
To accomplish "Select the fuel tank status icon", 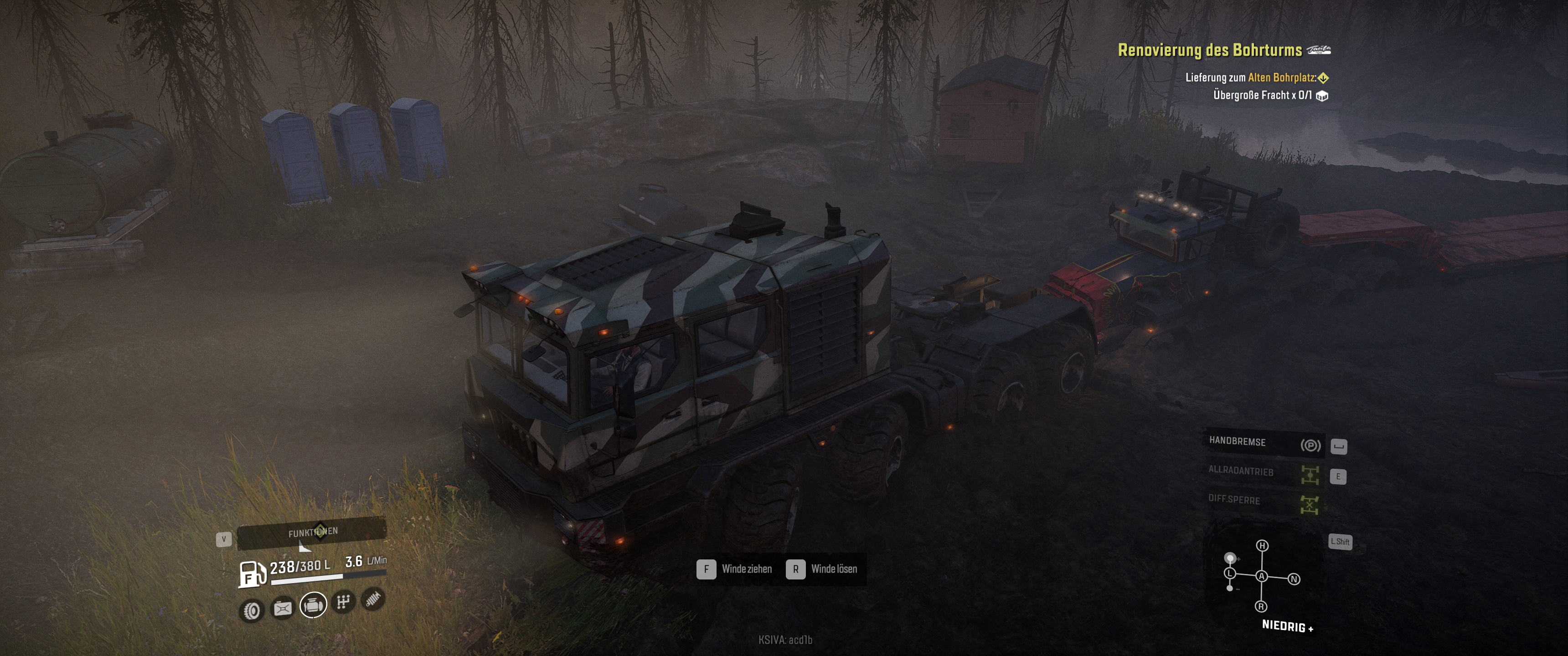I will [283, 608].
